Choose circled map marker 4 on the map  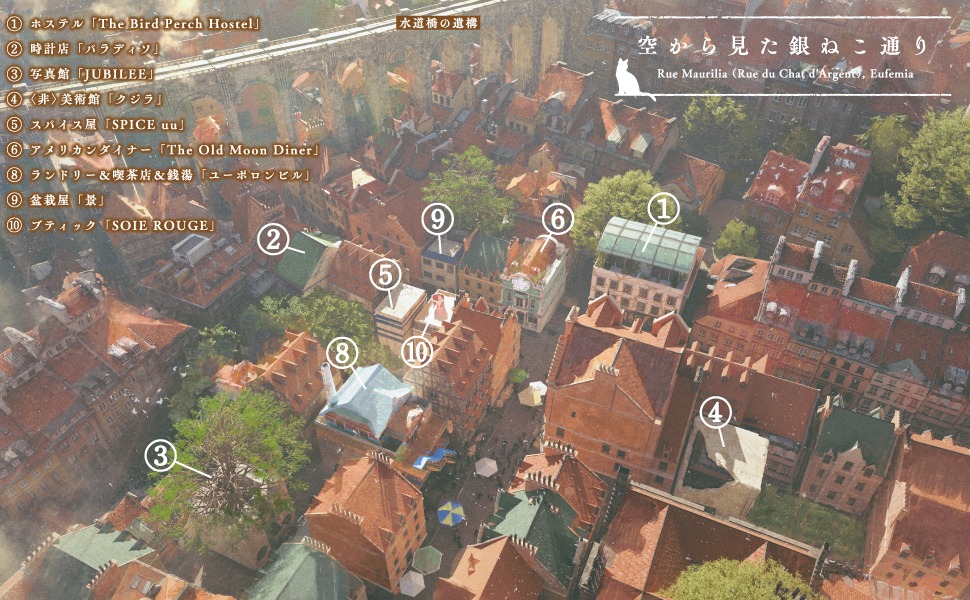[x=714, y=411]
